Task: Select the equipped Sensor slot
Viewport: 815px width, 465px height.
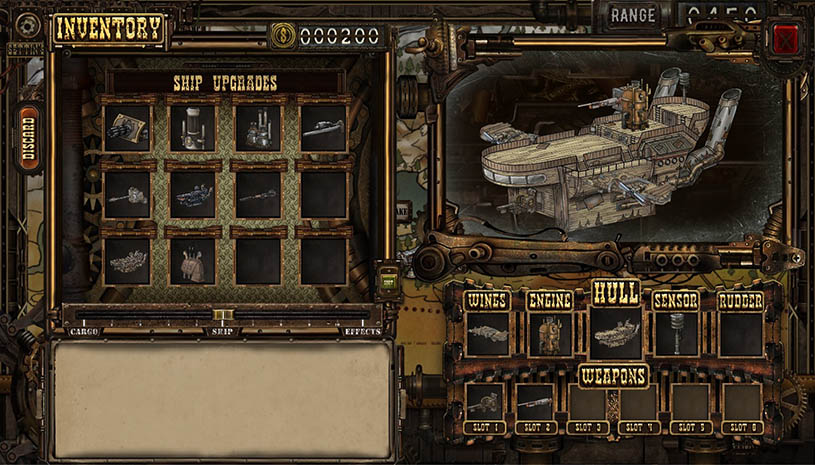Action: 676,333
